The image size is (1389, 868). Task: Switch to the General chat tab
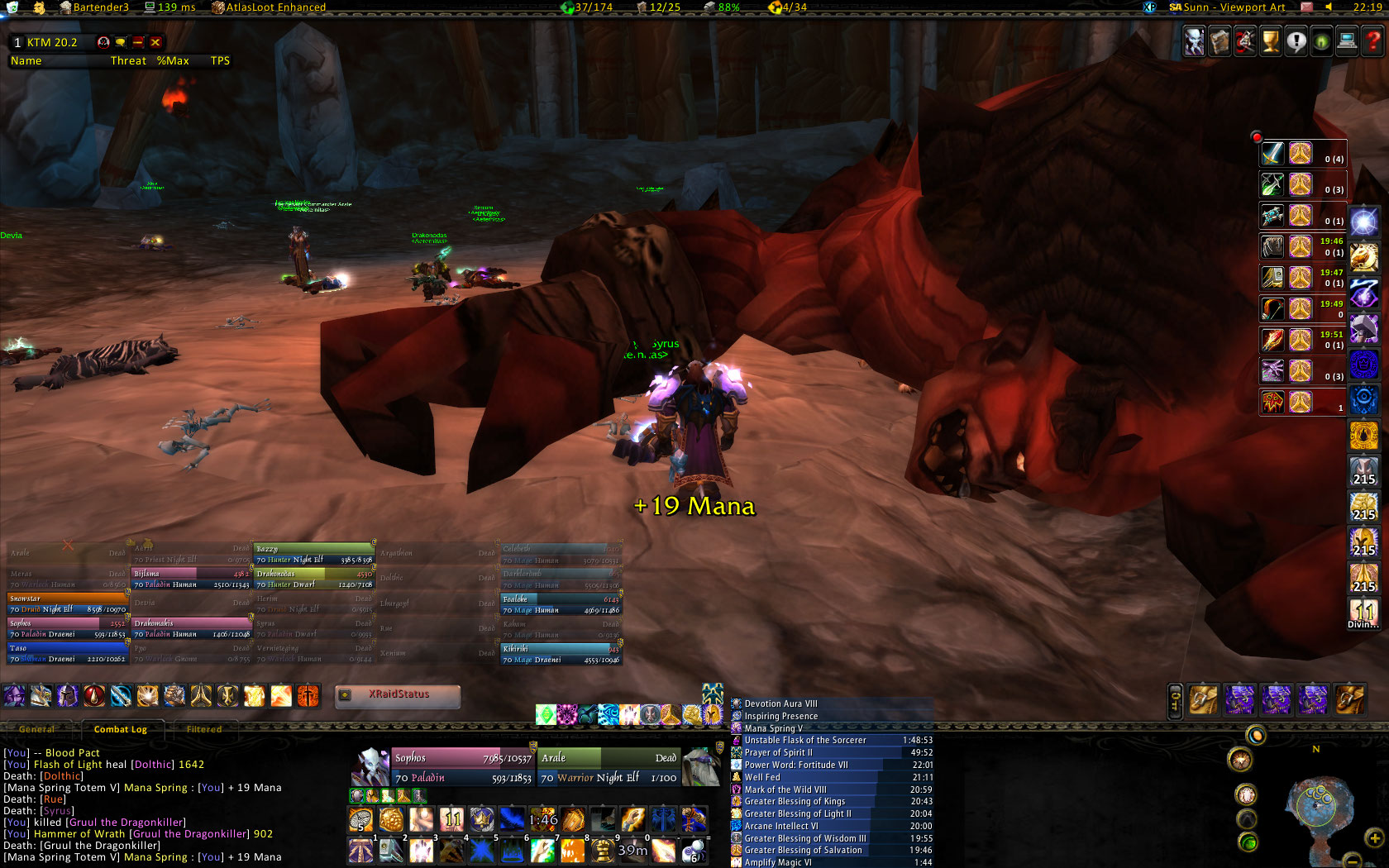(x=37, y=729)
